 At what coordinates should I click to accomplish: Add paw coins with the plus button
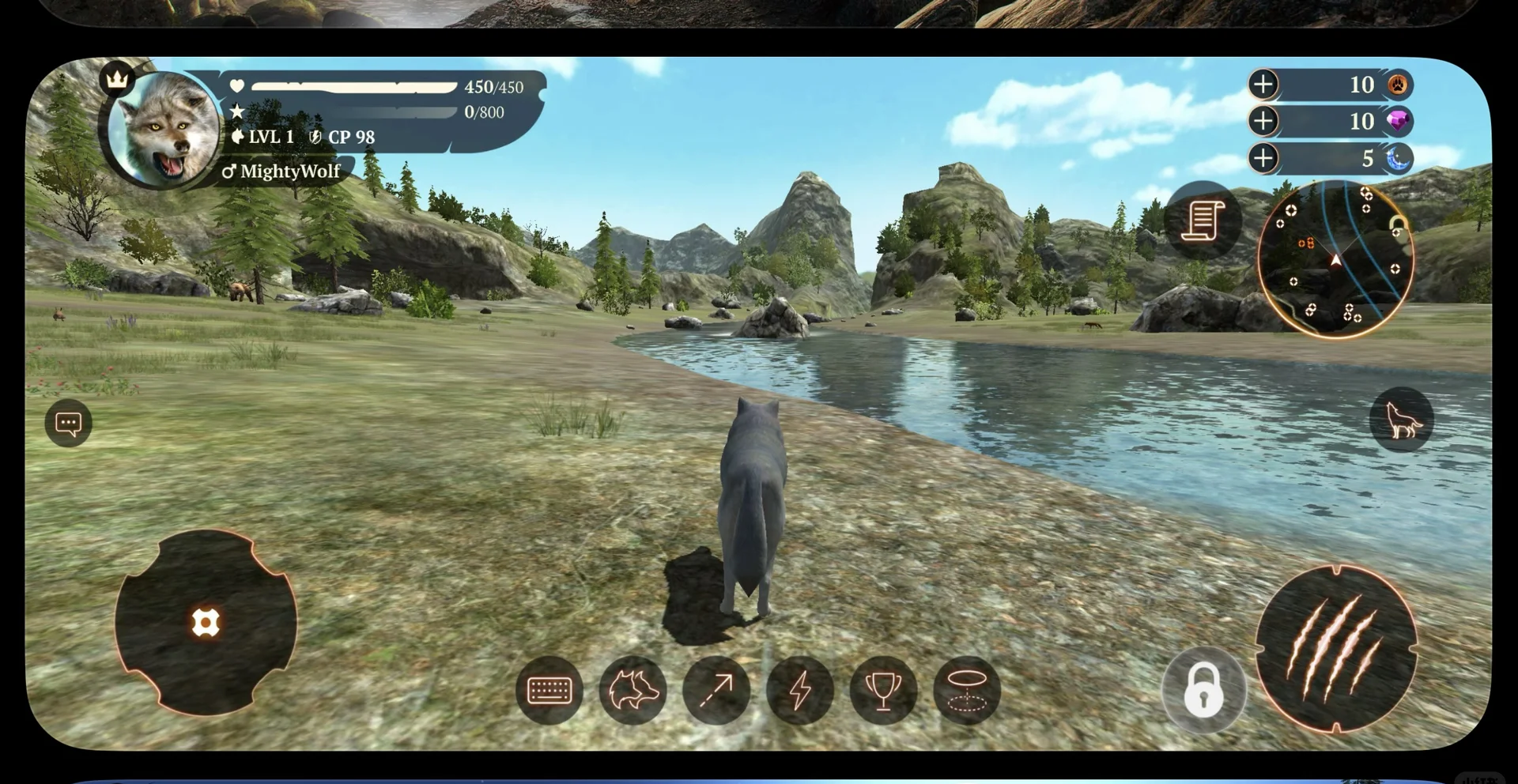coord(1263,85)
